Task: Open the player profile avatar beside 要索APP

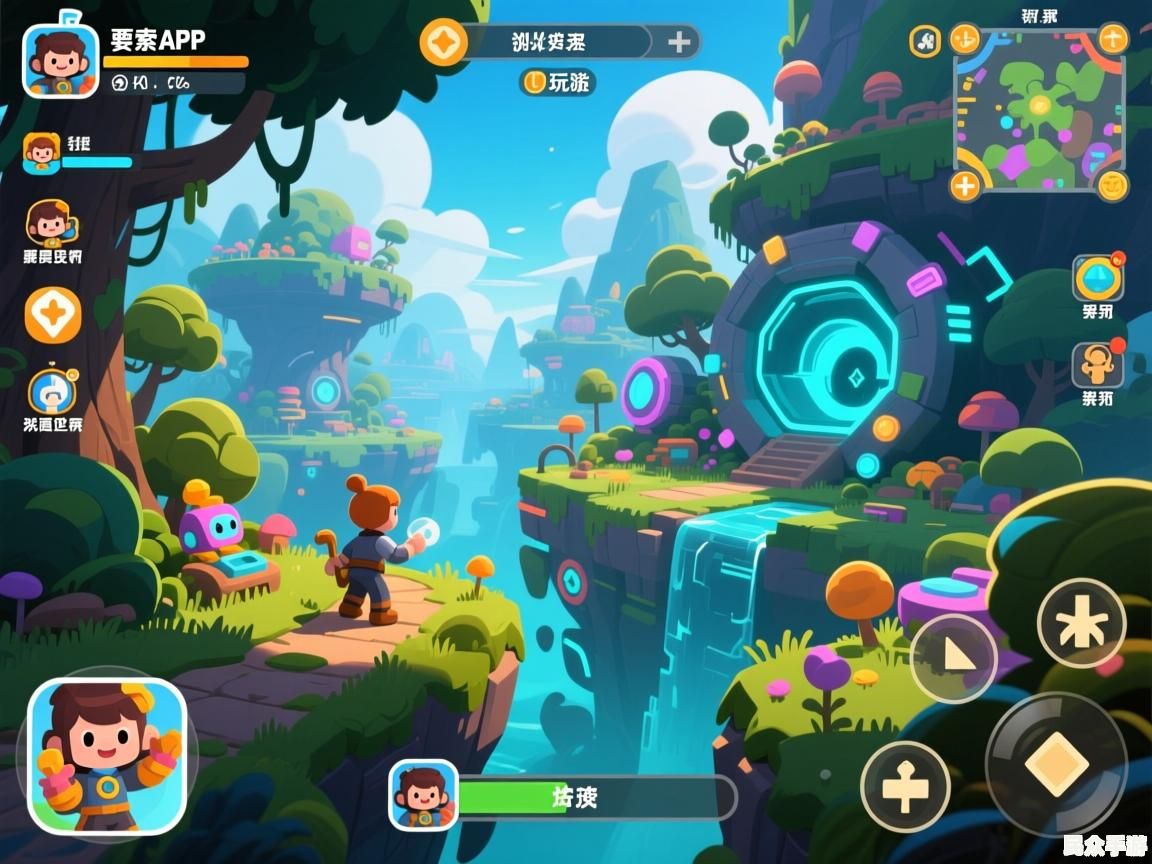Action: point(60,60)
